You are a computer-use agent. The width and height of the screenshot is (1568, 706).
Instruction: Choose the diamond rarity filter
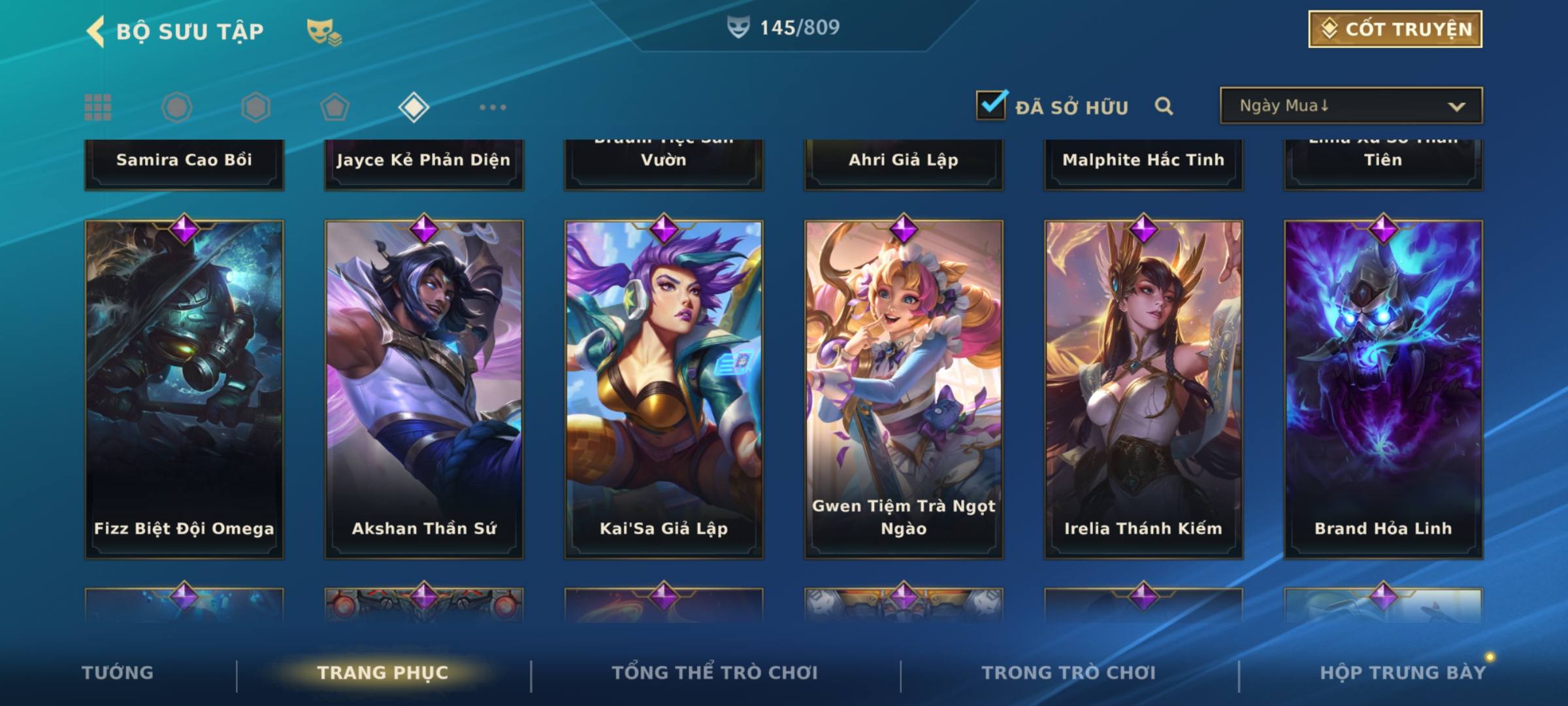[414, 107]
